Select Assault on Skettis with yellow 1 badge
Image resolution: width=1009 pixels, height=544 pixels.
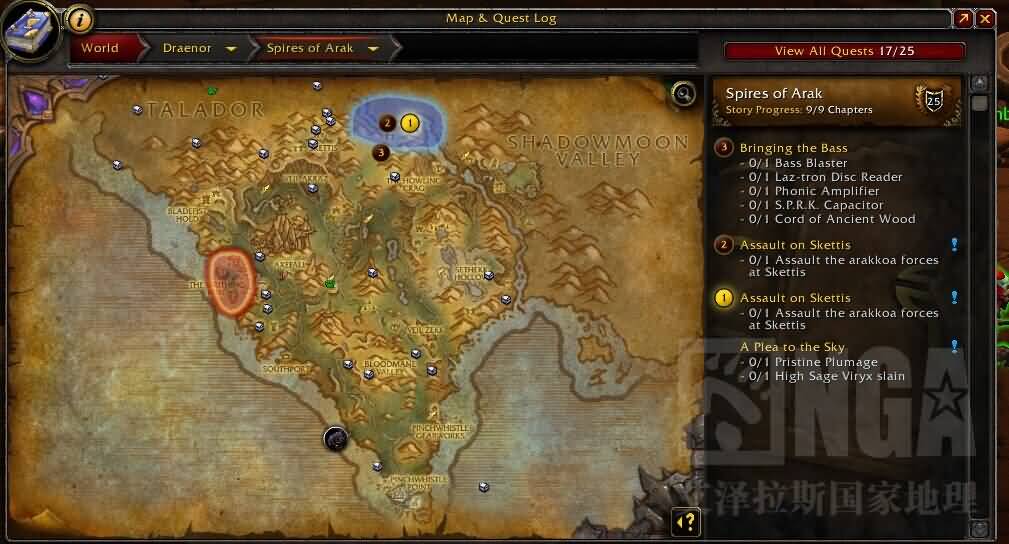point(795,298)
